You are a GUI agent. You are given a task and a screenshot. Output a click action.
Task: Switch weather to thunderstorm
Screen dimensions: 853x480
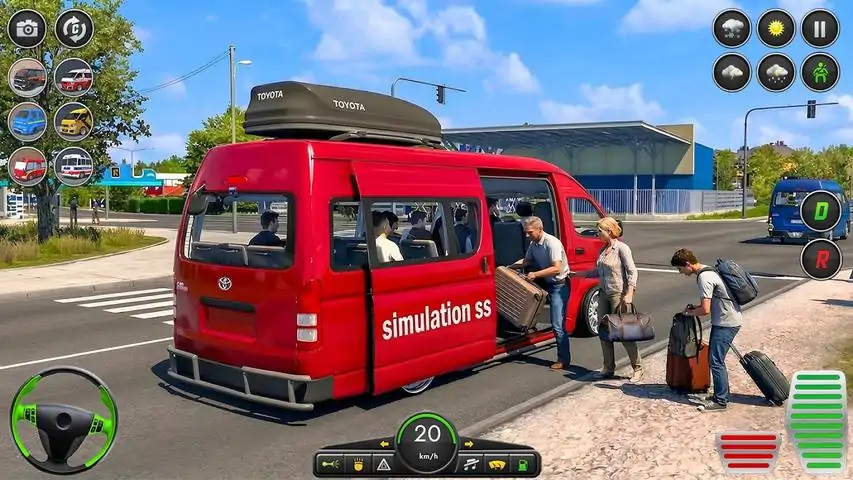point(731,72)
